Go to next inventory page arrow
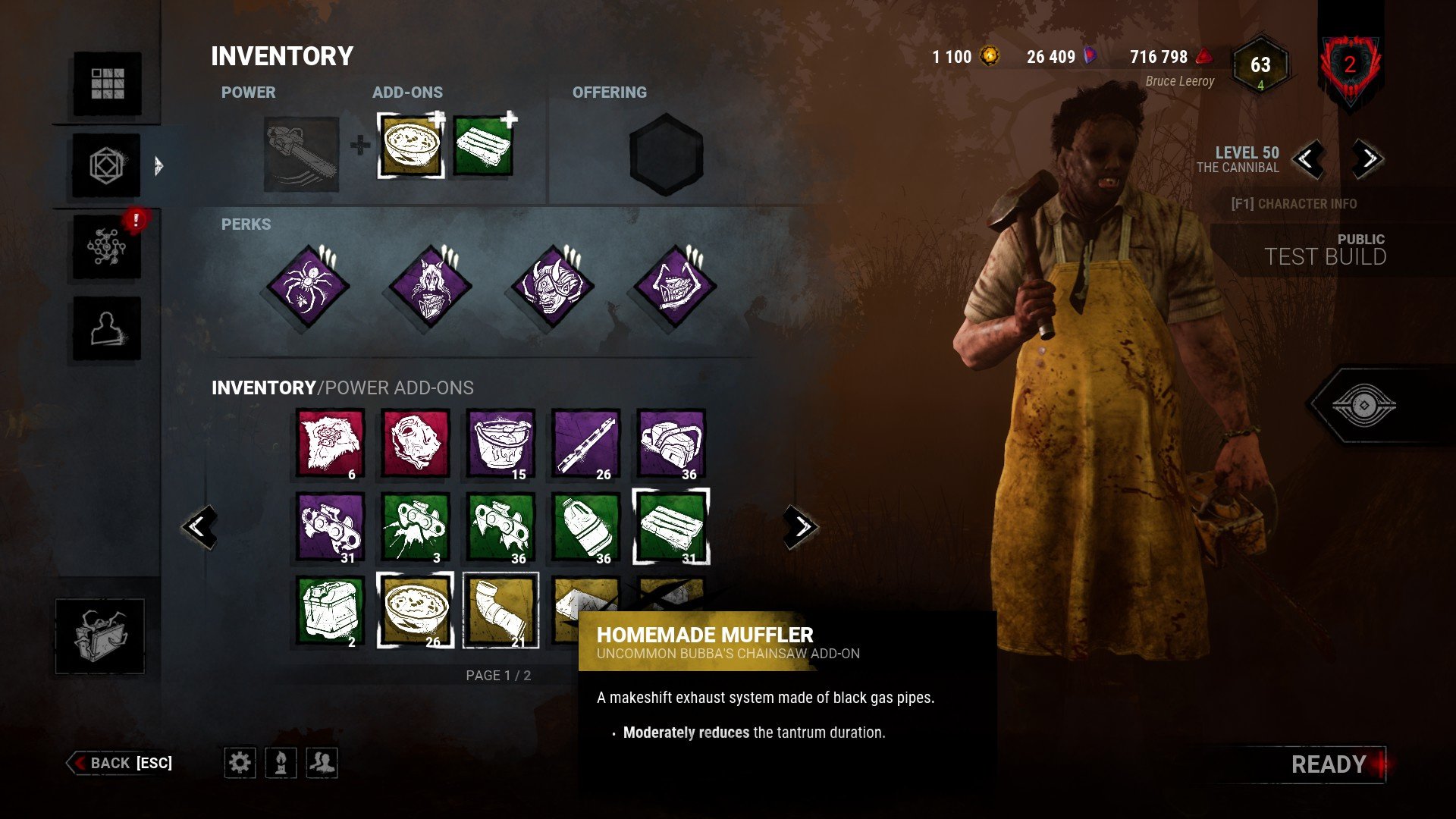 pyautogui.click(x=801, y=526)
